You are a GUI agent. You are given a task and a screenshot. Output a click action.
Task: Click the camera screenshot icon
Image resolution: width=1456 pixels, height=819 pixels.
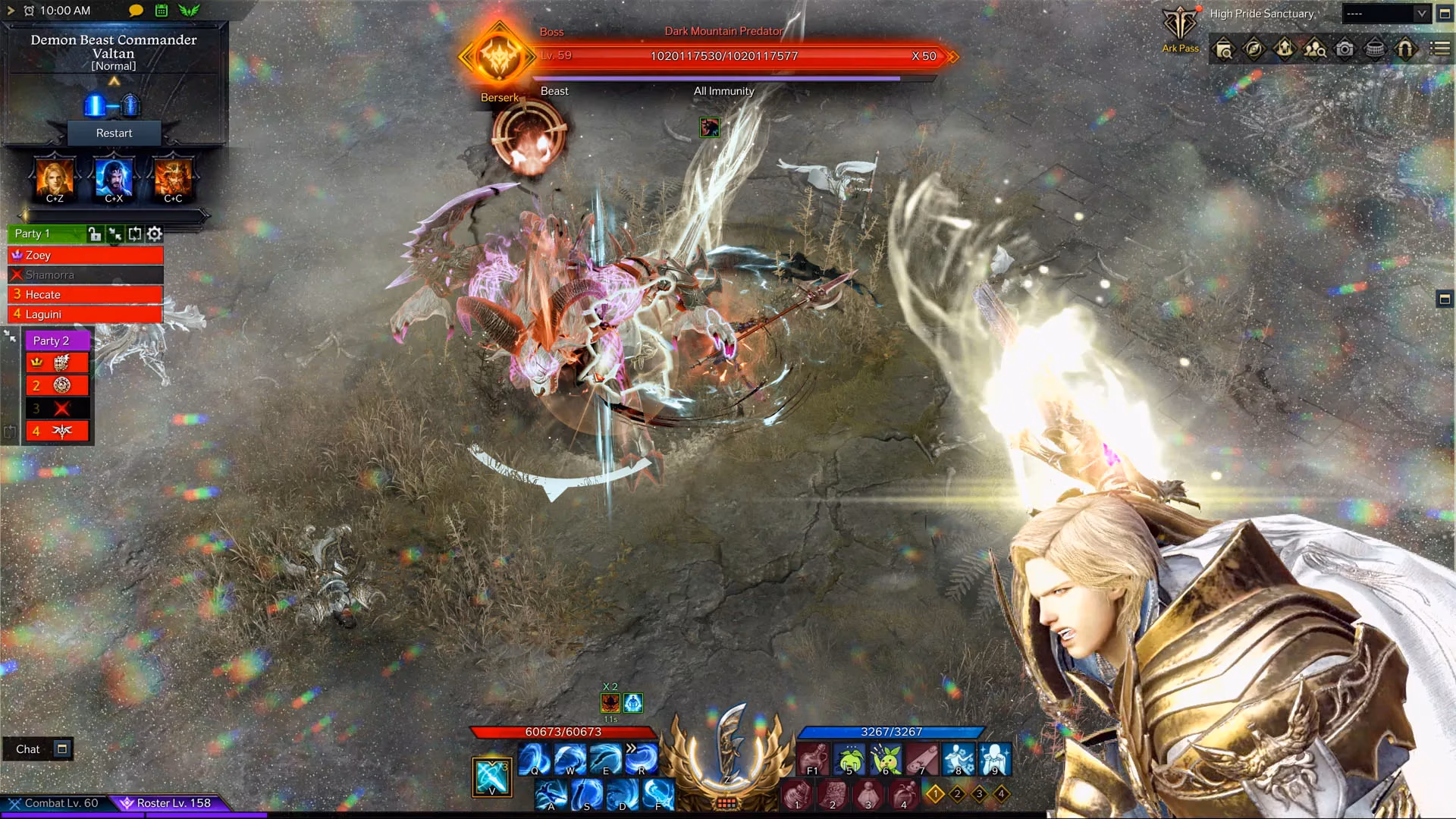[1345, 49]
